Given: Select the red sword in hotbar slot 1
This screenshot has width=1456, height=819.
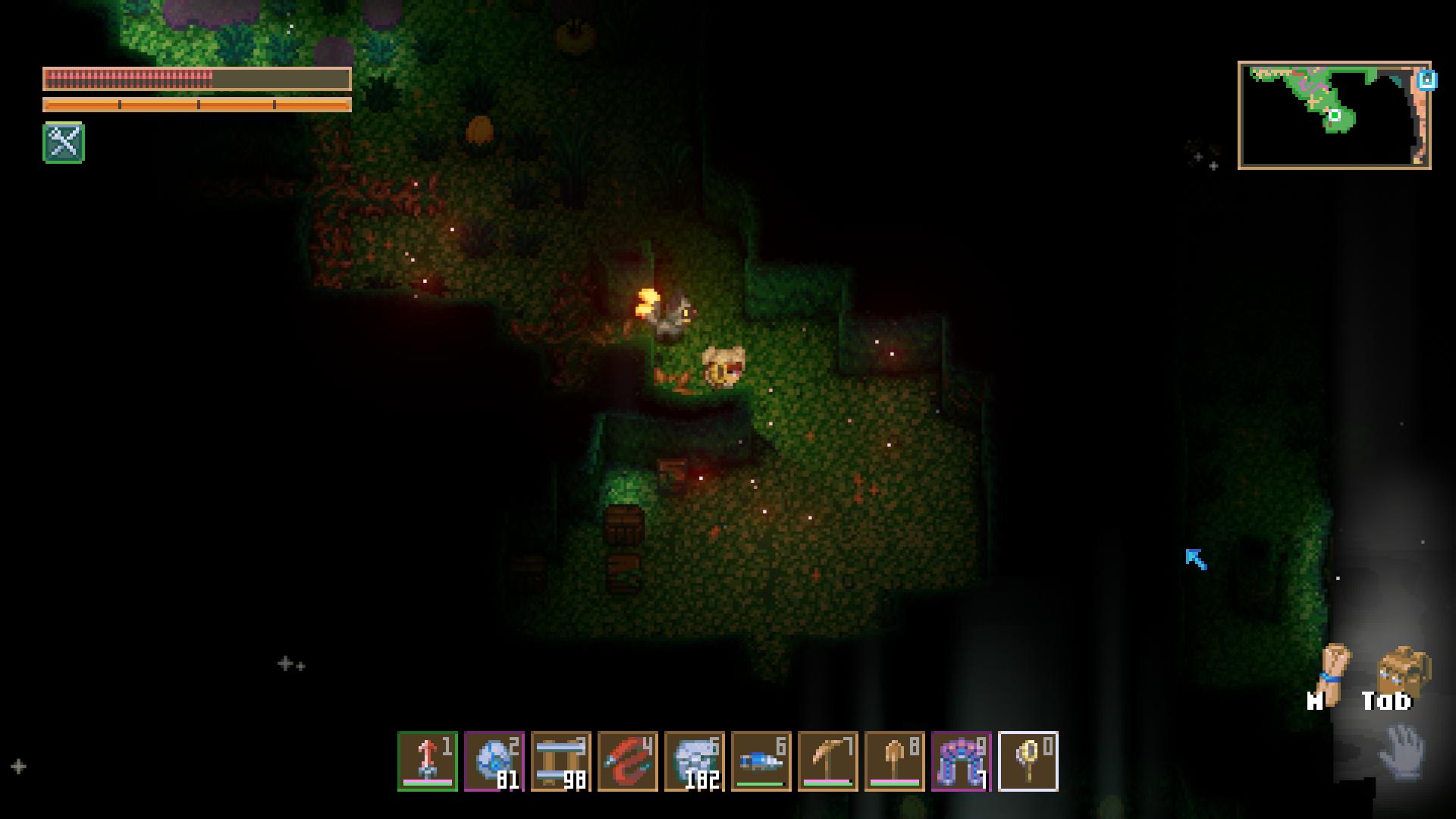Looking at the screenshot, I should click(428, 761).
